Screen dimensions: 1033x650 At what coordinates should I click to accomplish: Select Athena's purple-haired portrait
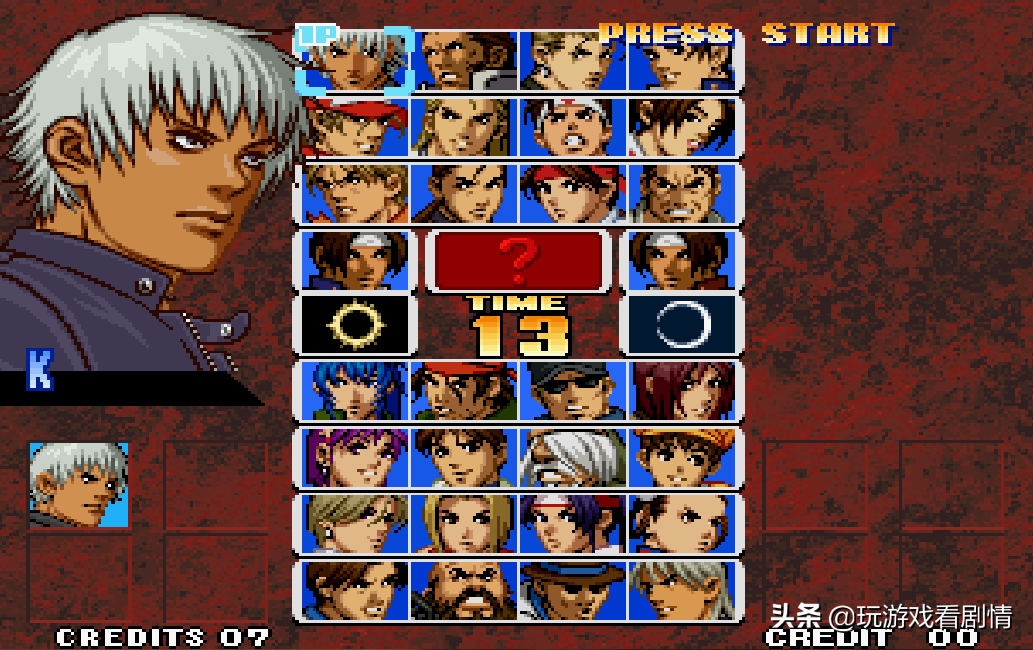[355, 458]
